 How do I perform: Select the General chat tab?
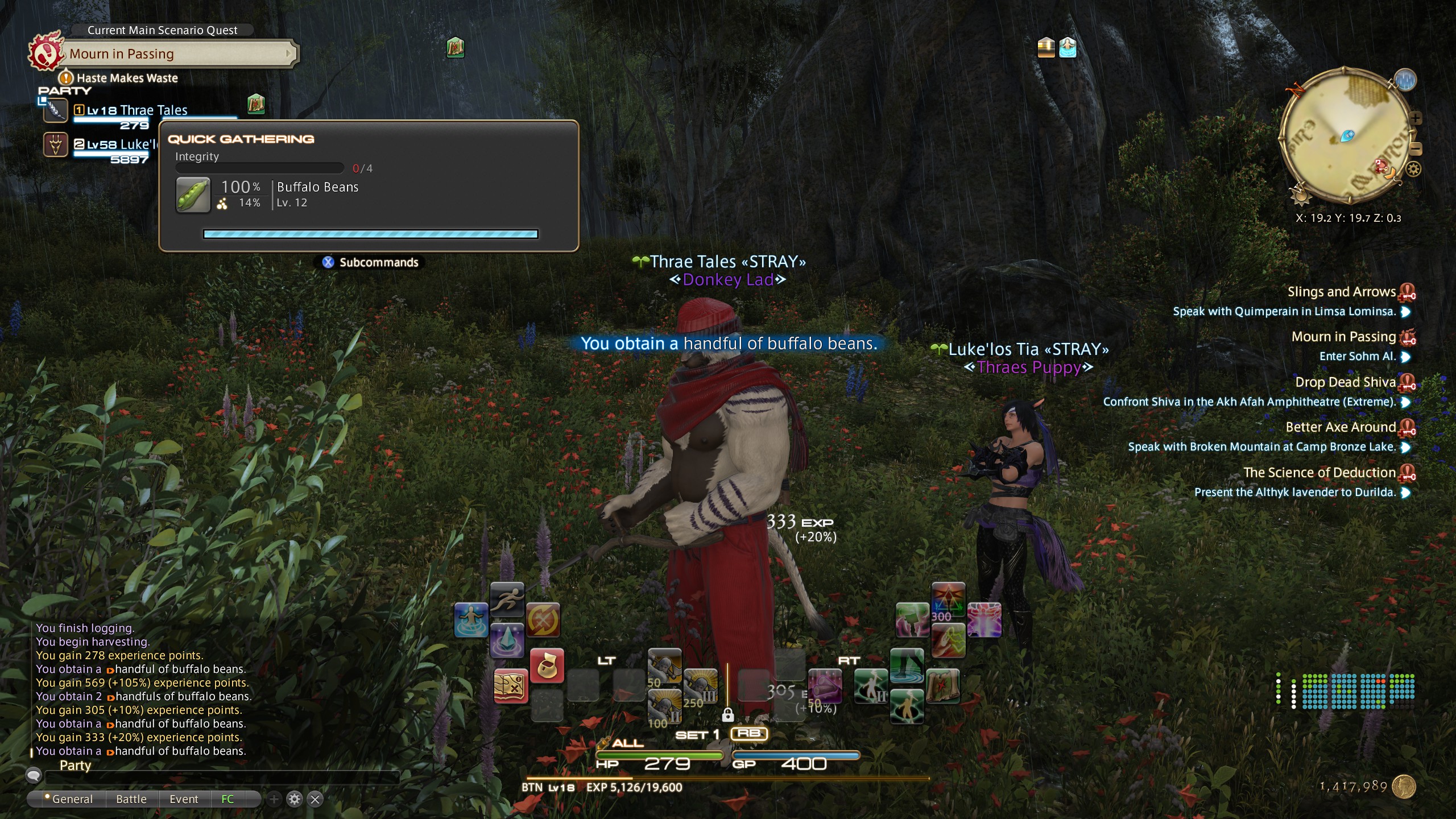[72, 799]
